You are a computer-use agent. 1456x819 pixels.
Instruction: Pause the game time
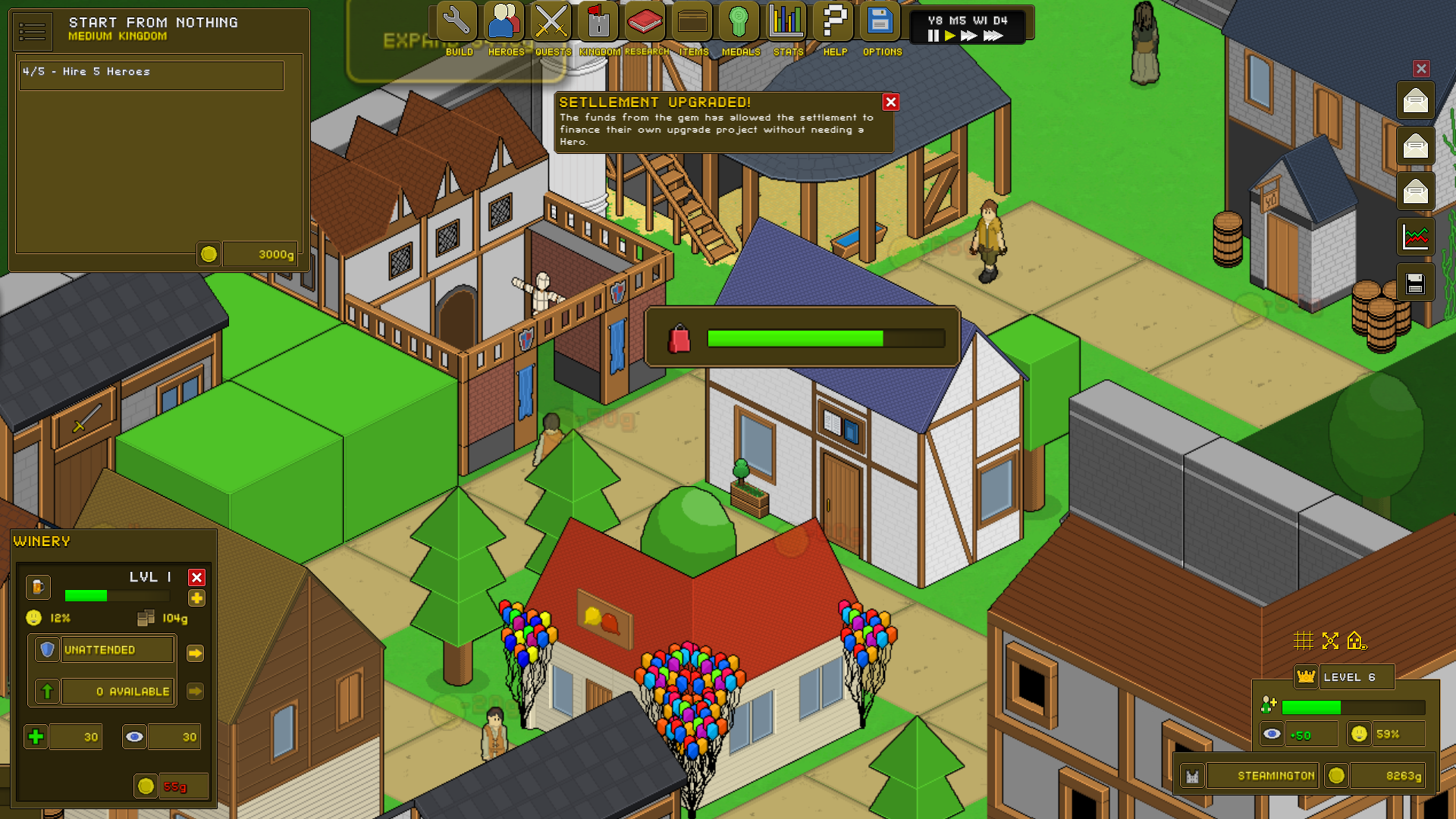[934, 36]
